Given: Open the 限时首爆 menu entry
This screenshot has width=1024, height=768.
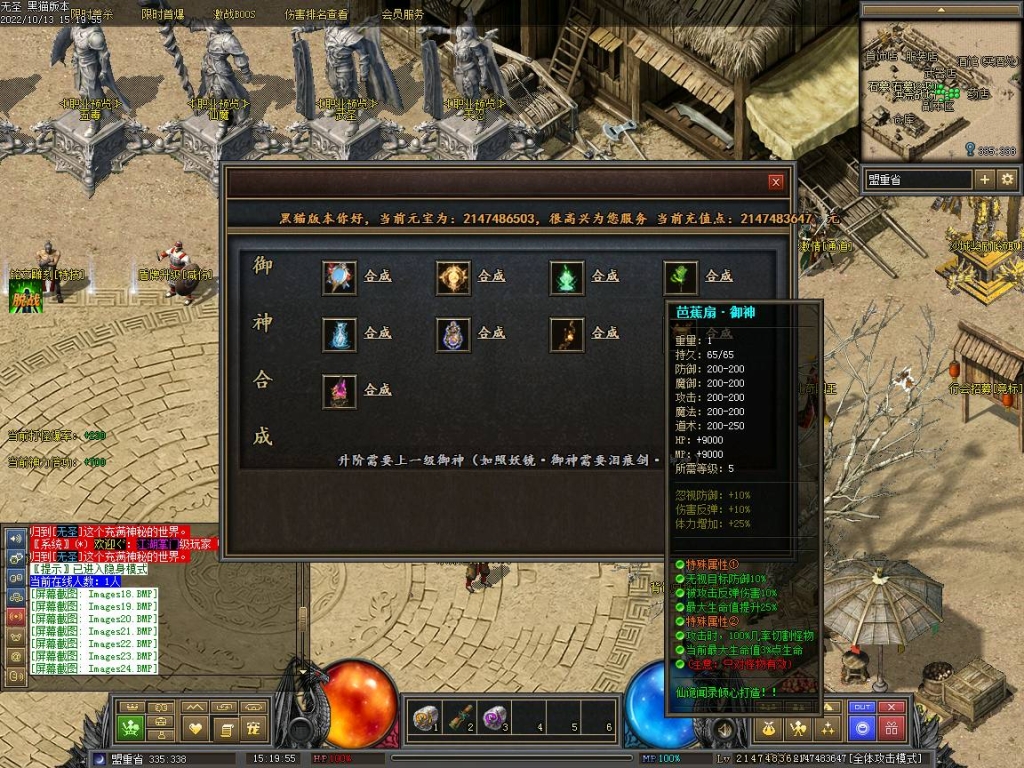Looking at the screenshot, I should [162, 15].
